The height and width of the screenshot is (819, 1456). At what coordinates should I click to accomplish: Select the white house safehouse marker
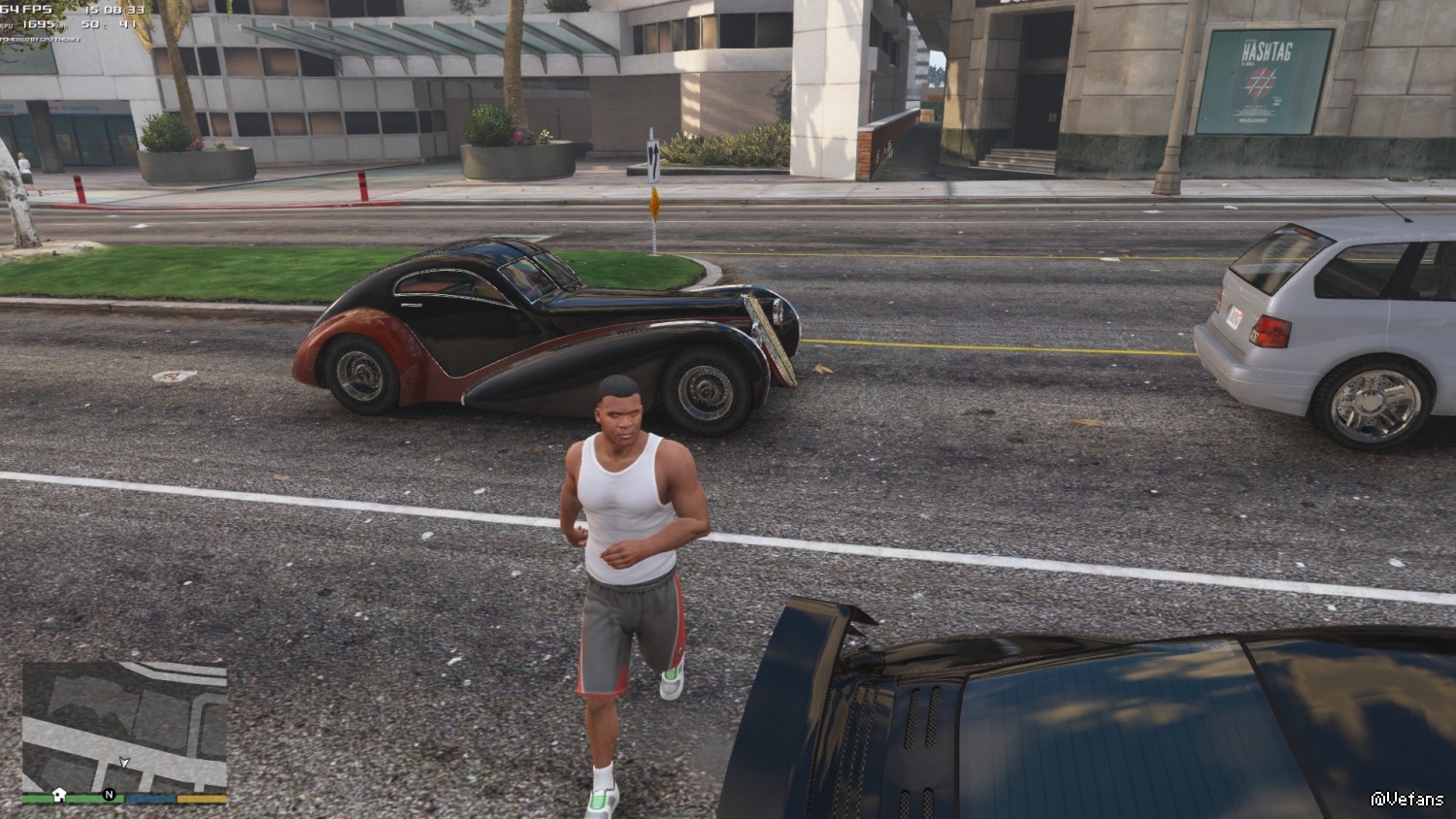tap(59, 794)
